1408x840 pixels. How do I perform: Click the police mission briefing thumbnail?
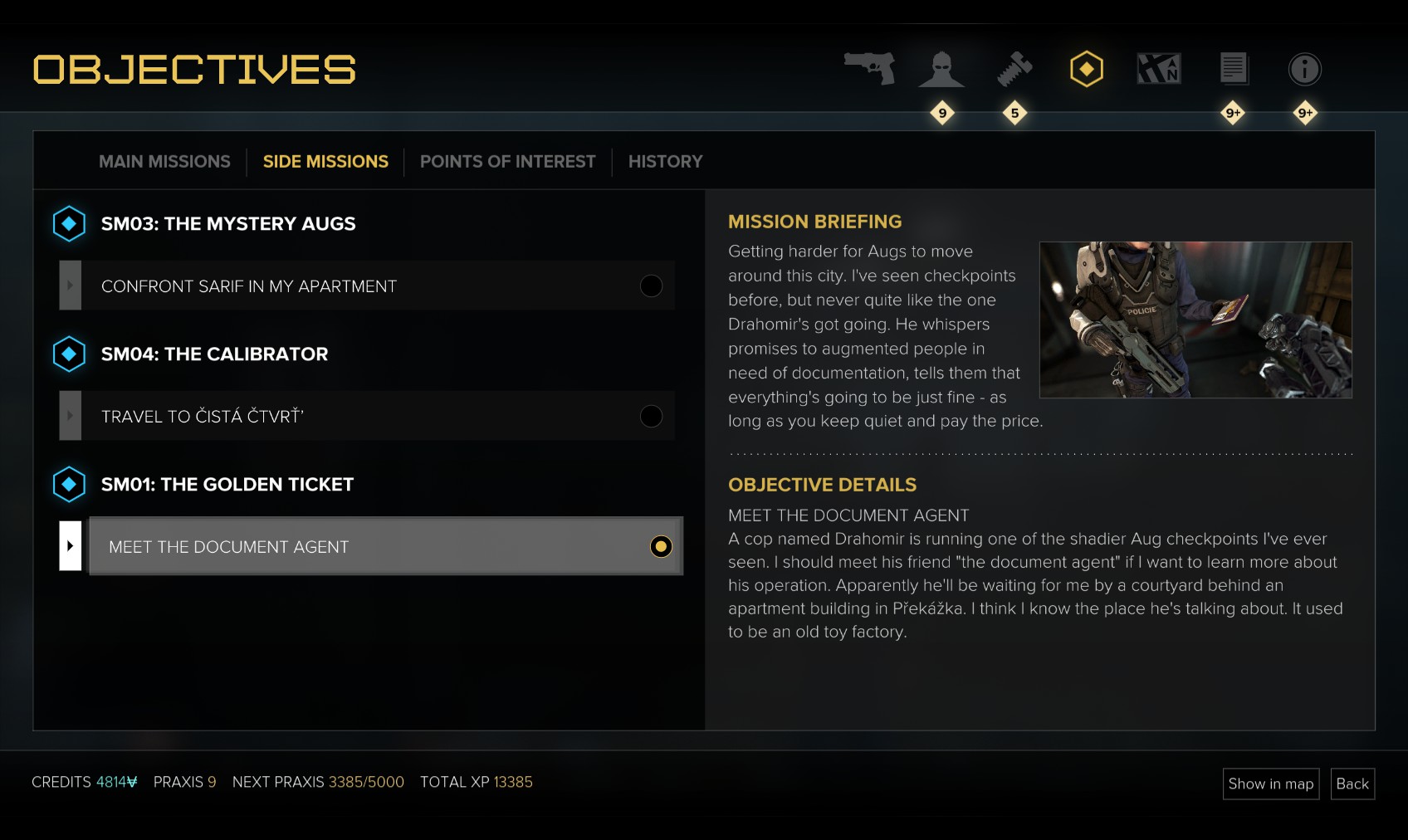click(1195, 320)
